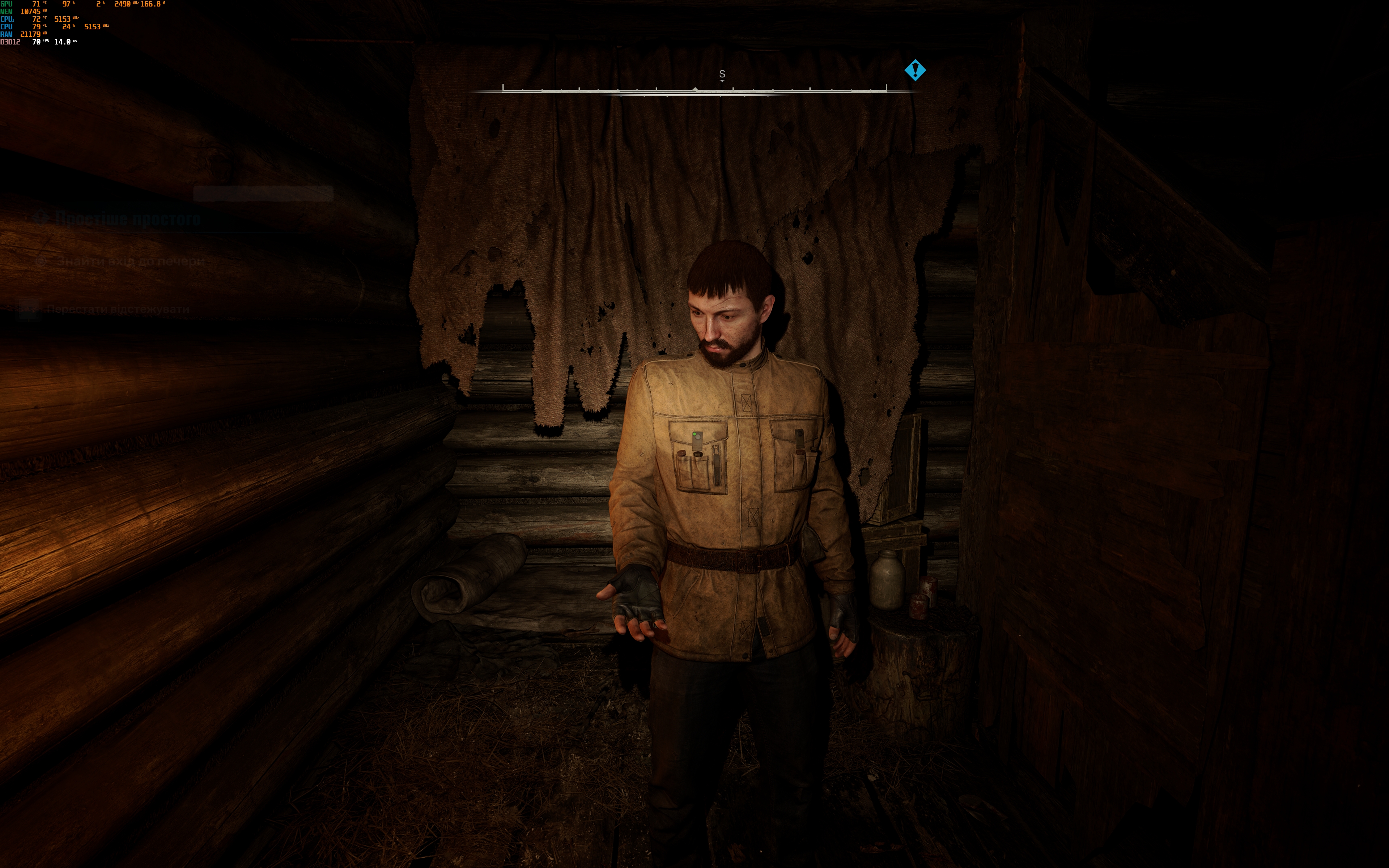
Task: Click the compass bar's S heading
Action: [x=722, y=75]
